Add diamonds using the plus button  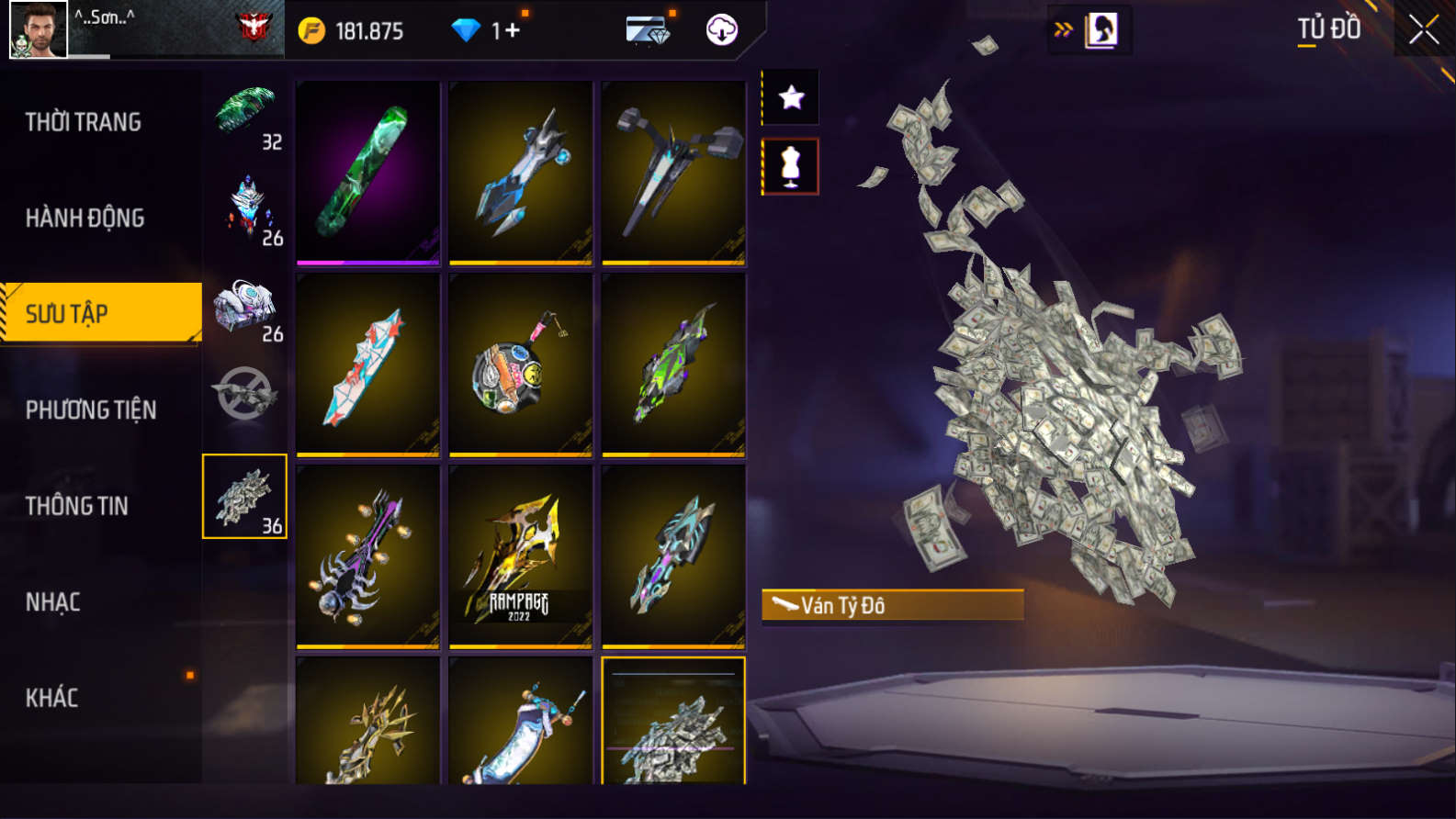(x=512, y=30)
